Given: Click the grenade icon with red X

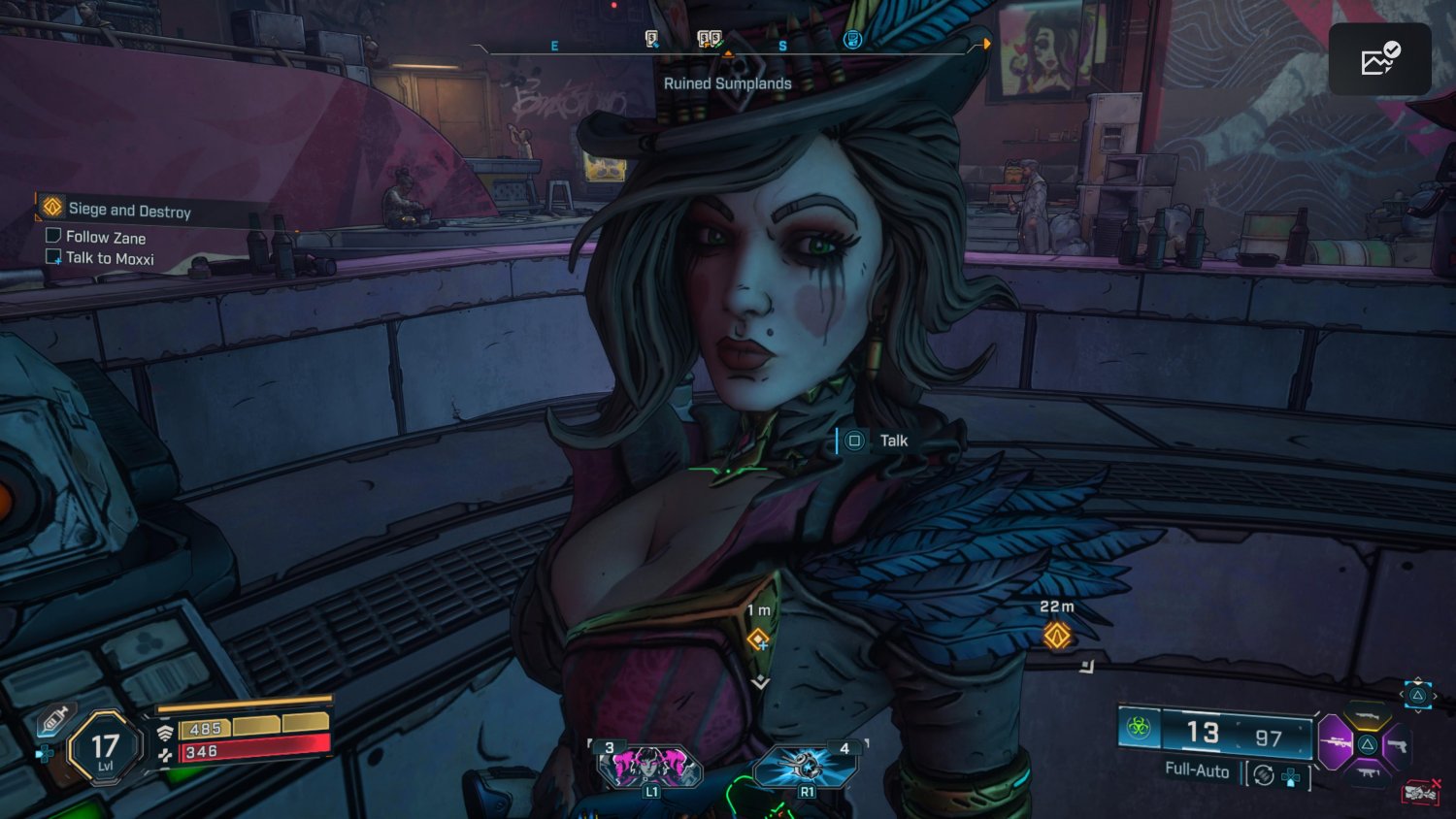Looking at the screenshot, I should click(1420, 791).
